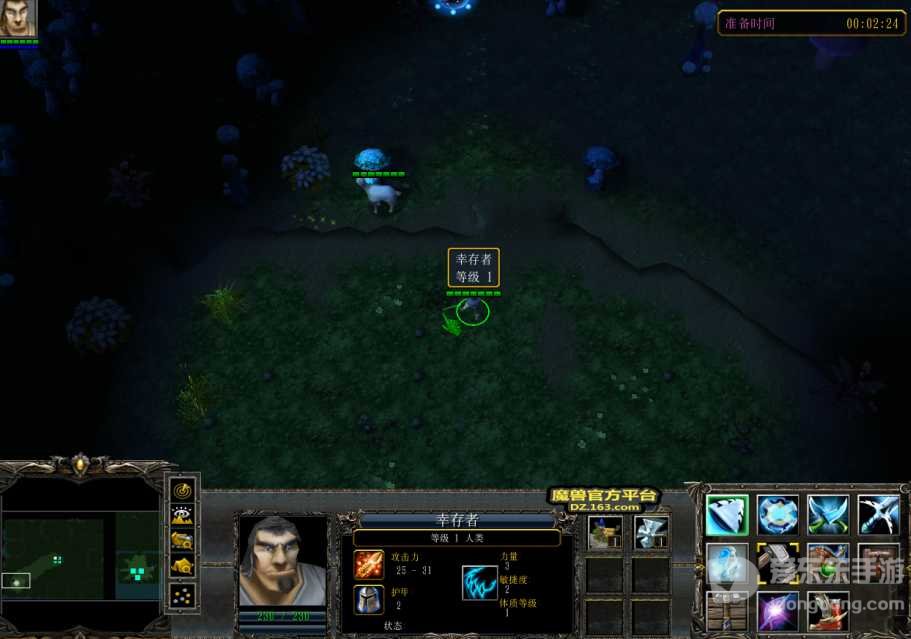Open the wooden crate command icon
The height and width of the screenshot is (639, 911).
[x=727, y=610]
